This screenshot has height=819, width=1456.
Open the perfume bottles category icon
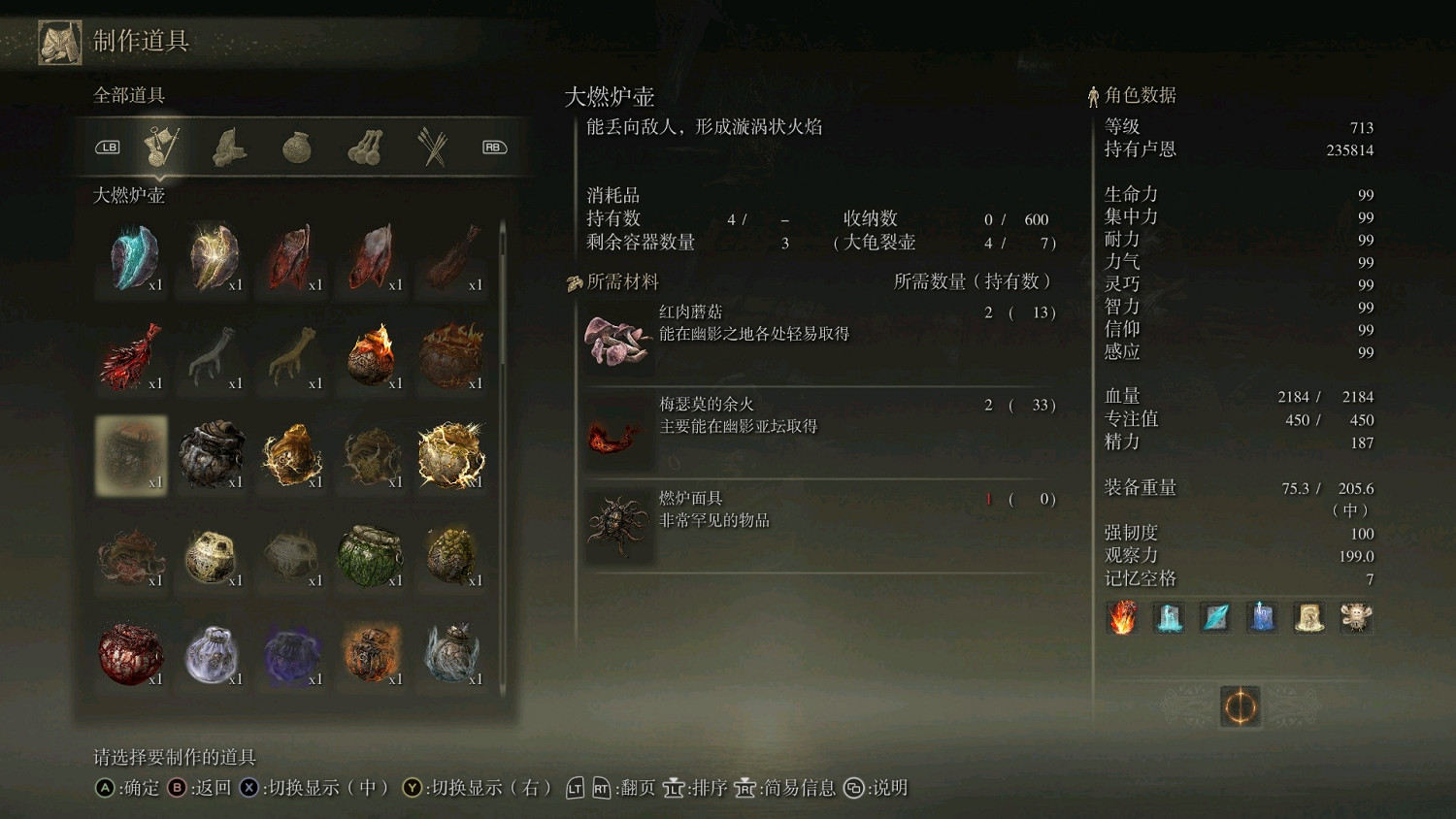point(365,146)
